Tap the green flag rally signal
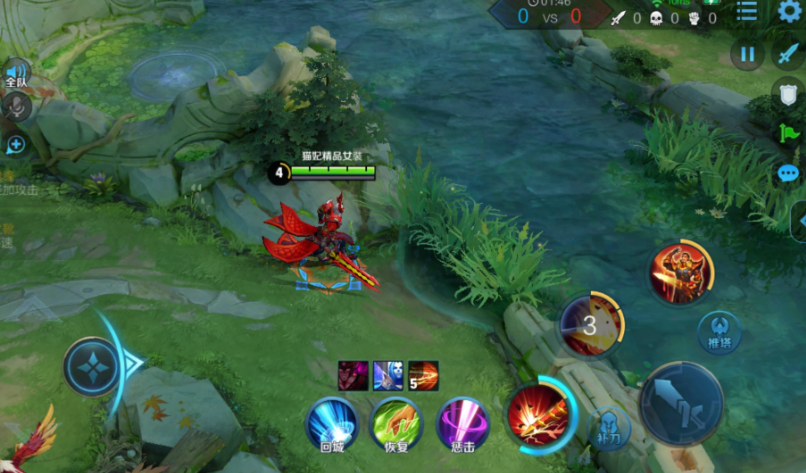This screenshot has height=473, width=806. point(789,133)
